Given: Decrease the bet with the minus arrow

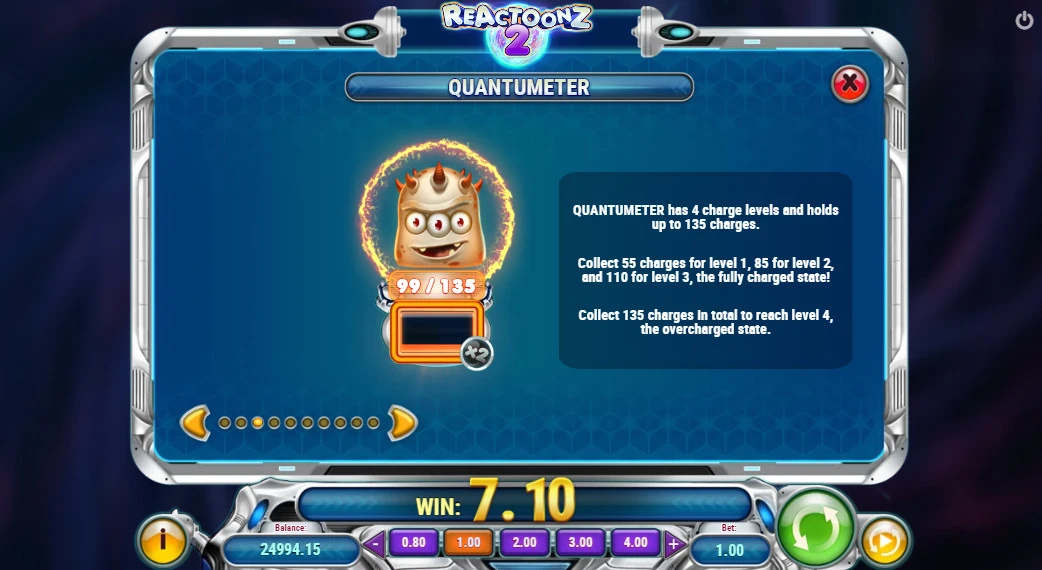Looking at the screenshot, I should point(375,545).
